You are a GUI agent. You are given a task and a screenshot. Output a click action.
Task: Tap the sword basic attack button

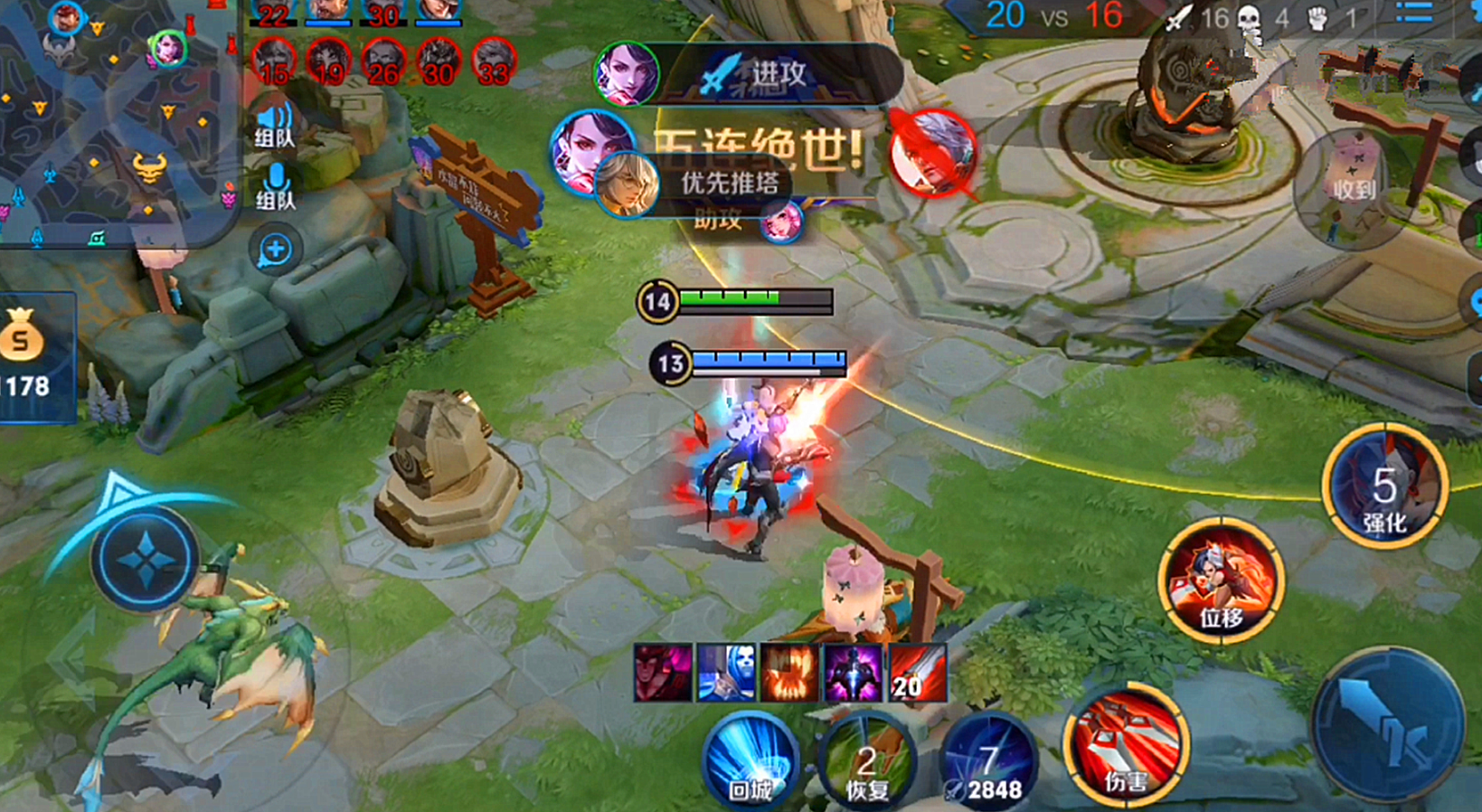click(x=1386, y=724)
